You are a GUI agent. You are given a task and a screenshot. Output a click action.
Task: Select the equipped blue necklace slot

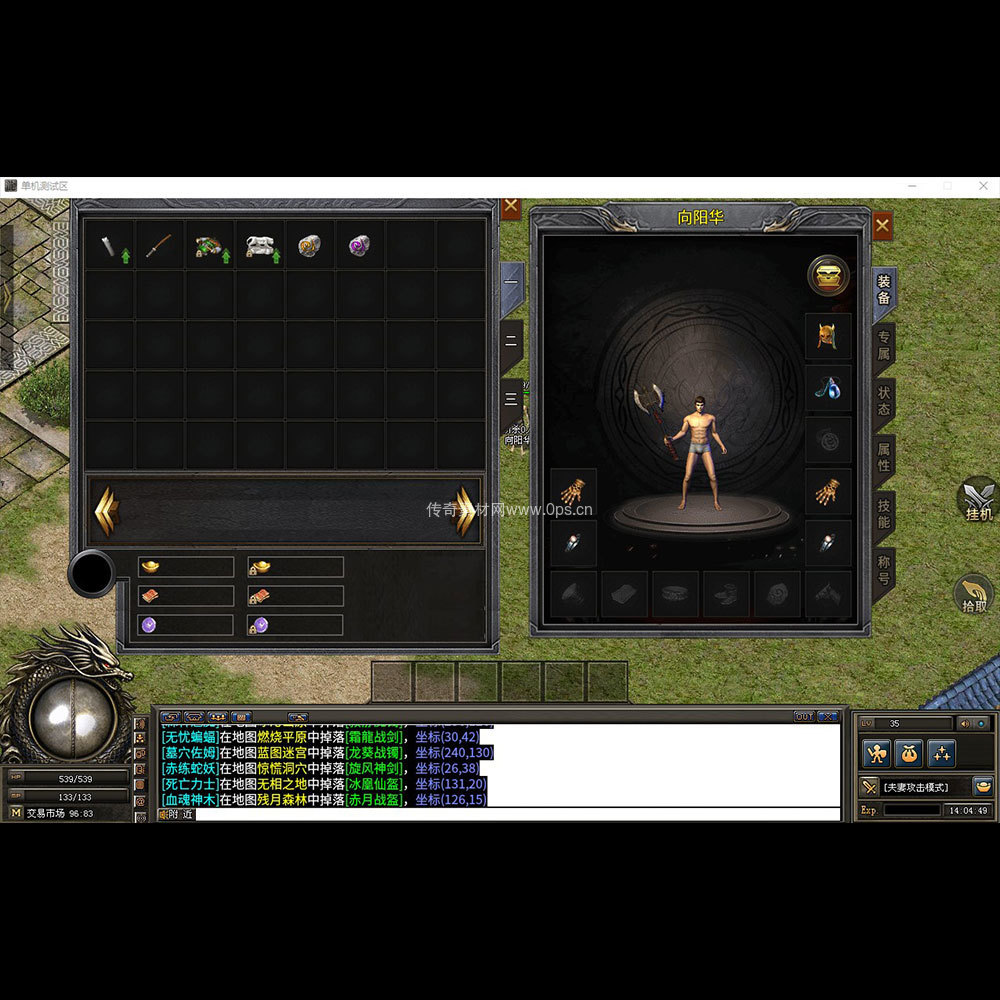click(828, 388)
